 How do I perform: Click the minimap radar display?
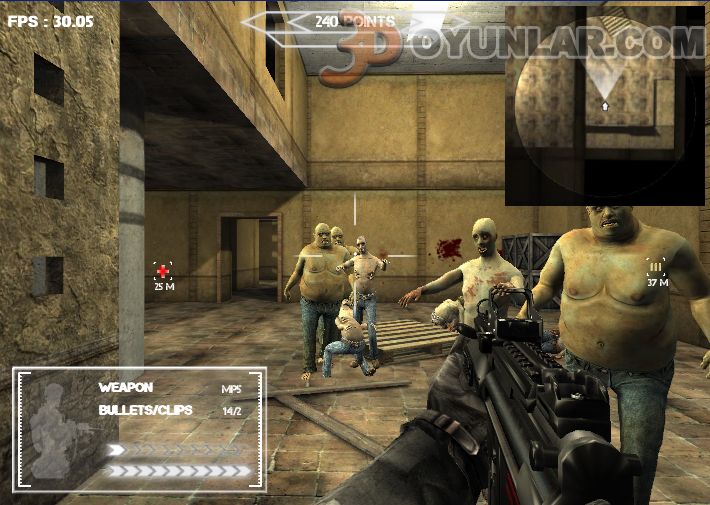coord(603,105)
